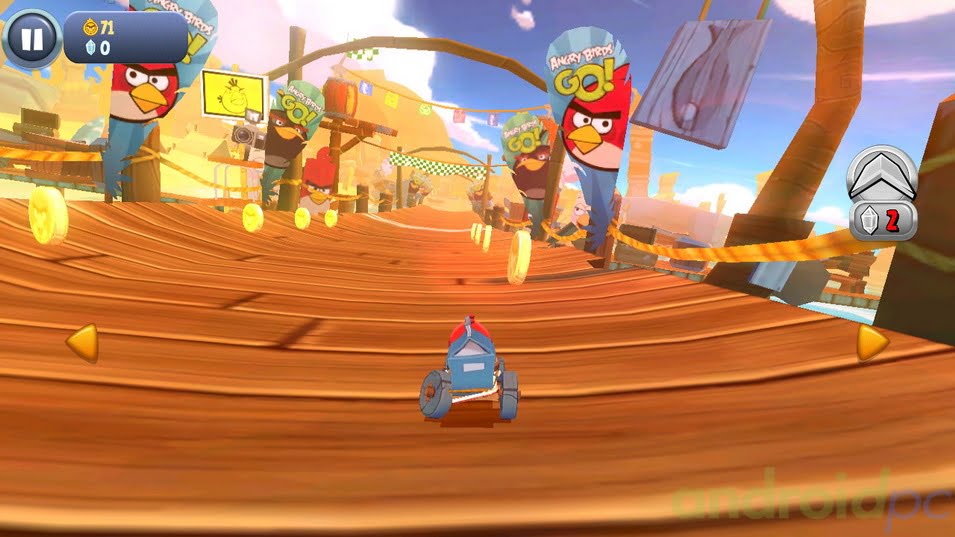
Task: Pause the race
Action: (31, 39)
